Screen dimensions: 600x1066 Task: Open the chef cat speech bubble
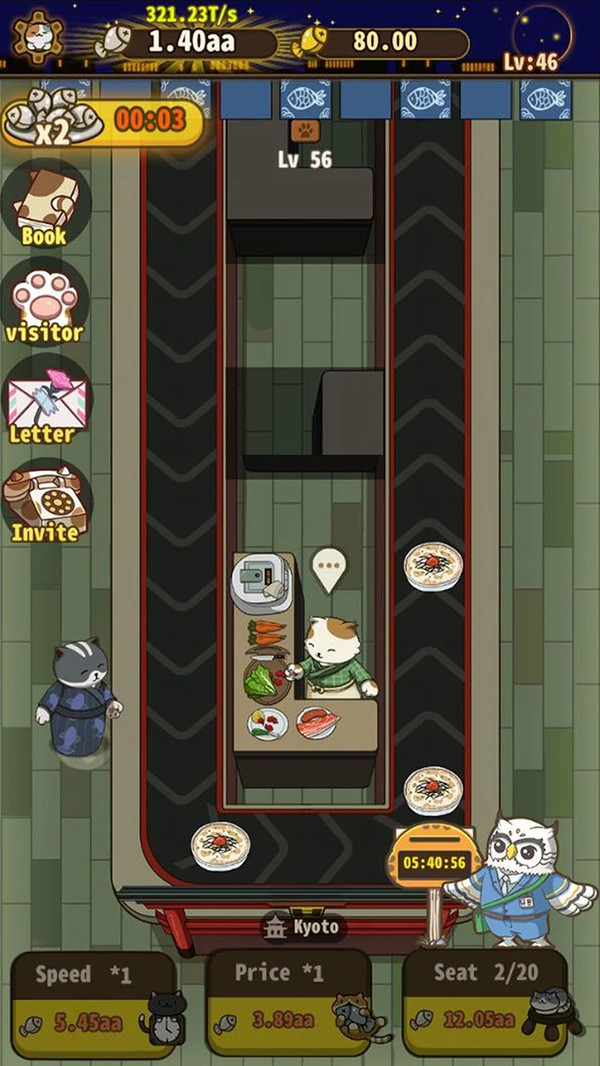327,568
